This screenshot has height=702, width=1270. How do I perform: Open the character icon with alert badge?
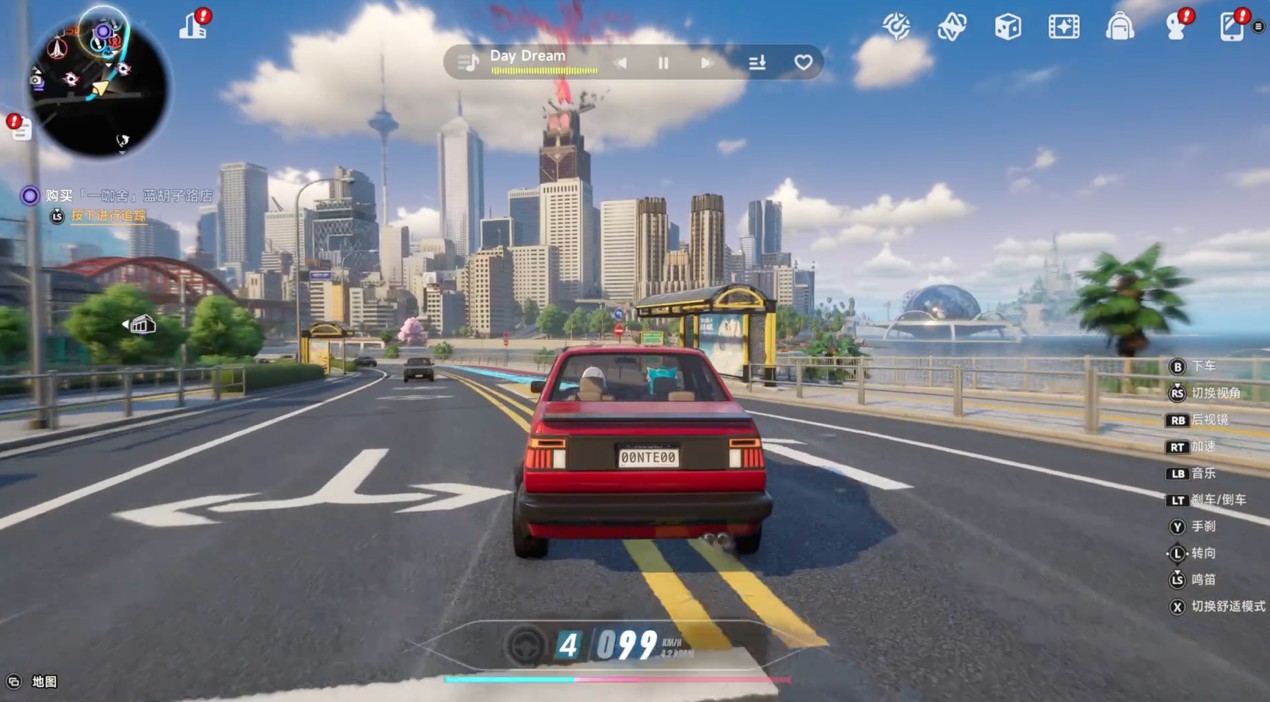tap(1177, 26)
